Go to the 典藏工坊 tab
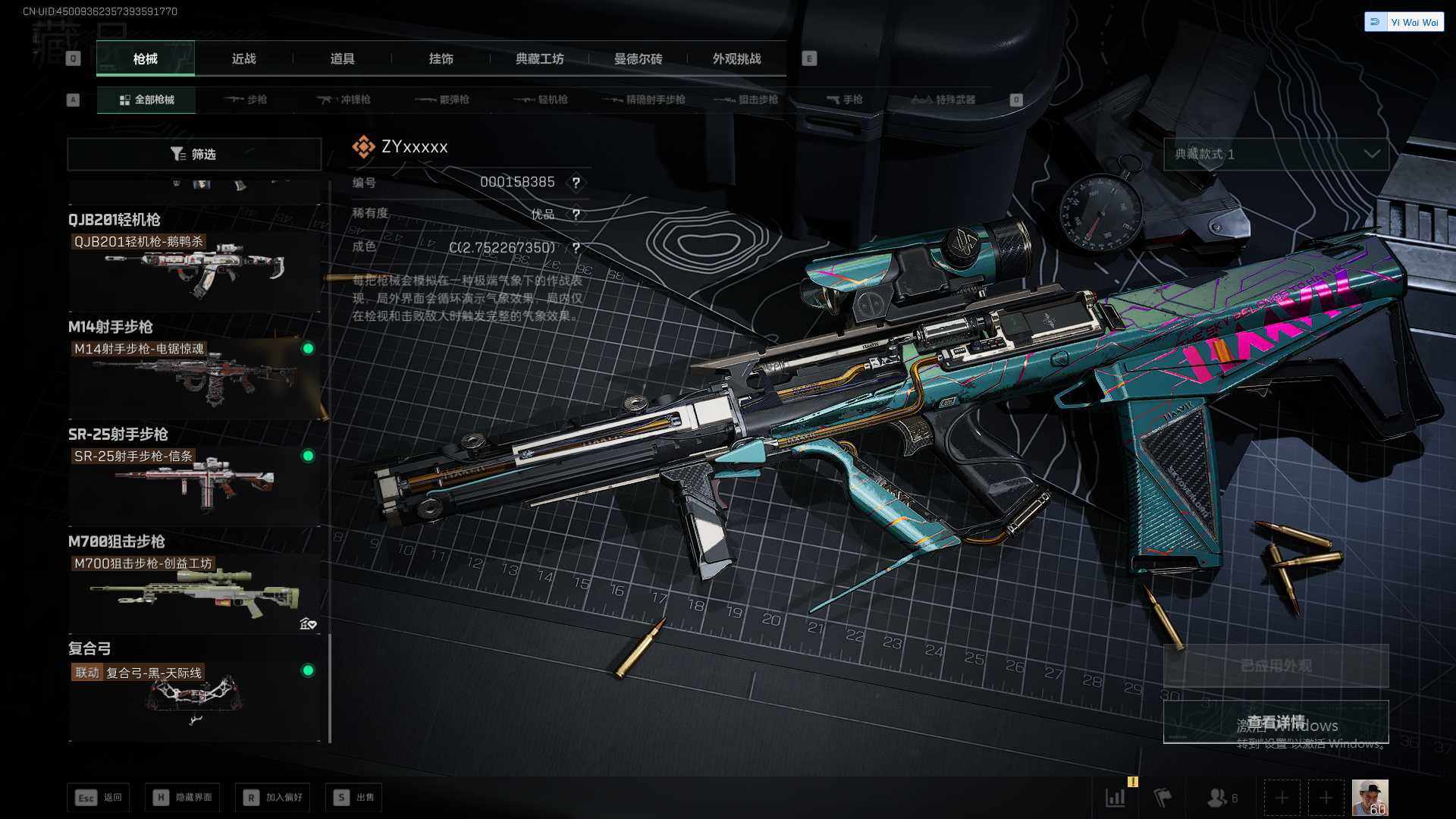1456x819 pixels. click(539, 59)
